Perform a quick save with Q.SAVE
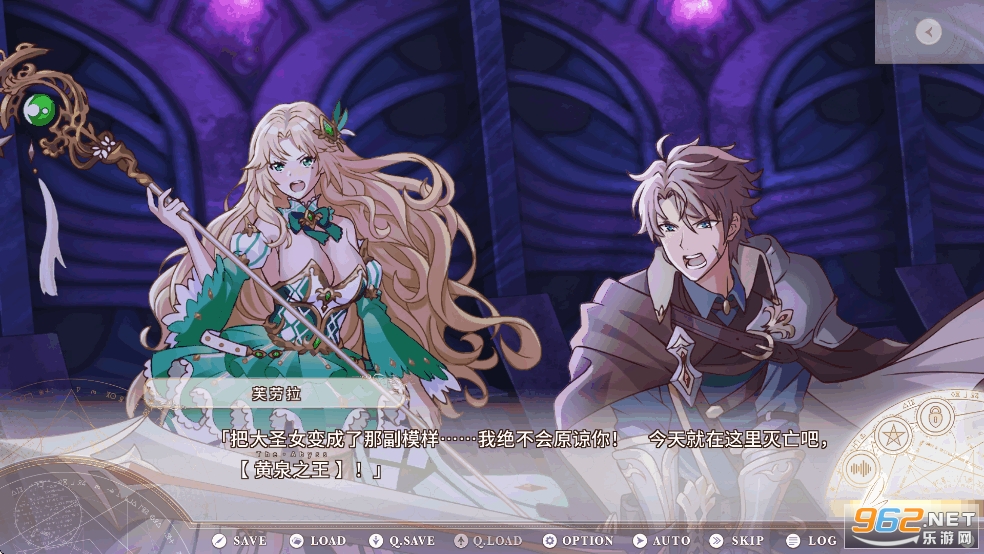This screenshot has height=554, width=984. click(402, 541)
